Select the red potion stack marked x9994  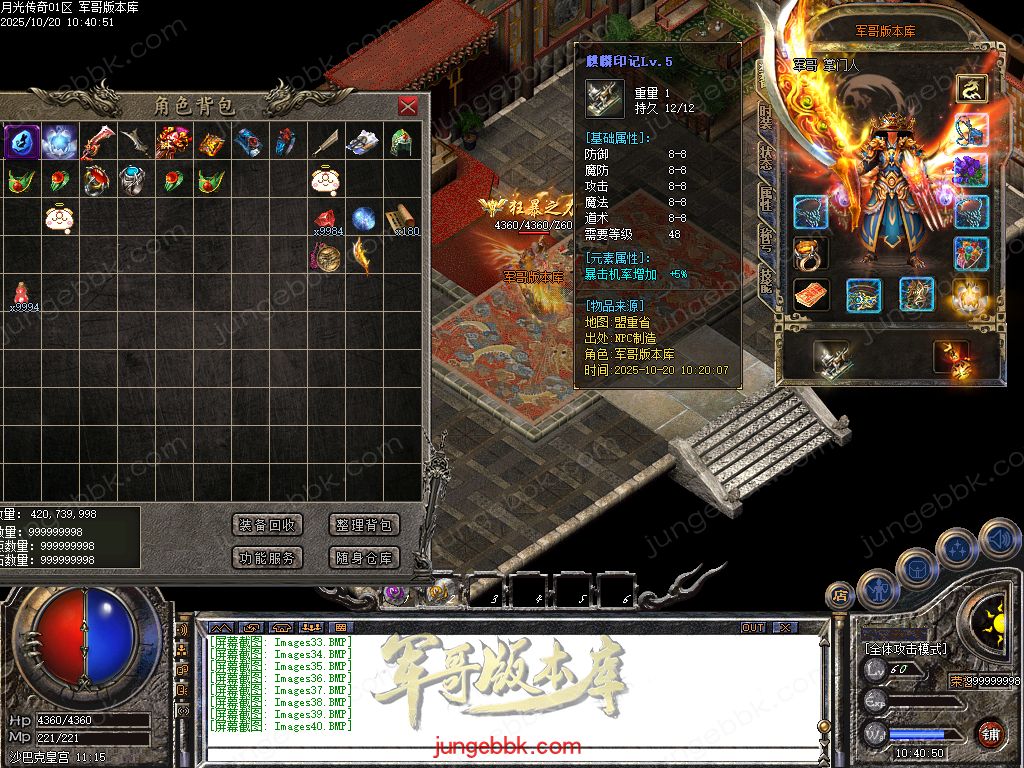(21, 294)
